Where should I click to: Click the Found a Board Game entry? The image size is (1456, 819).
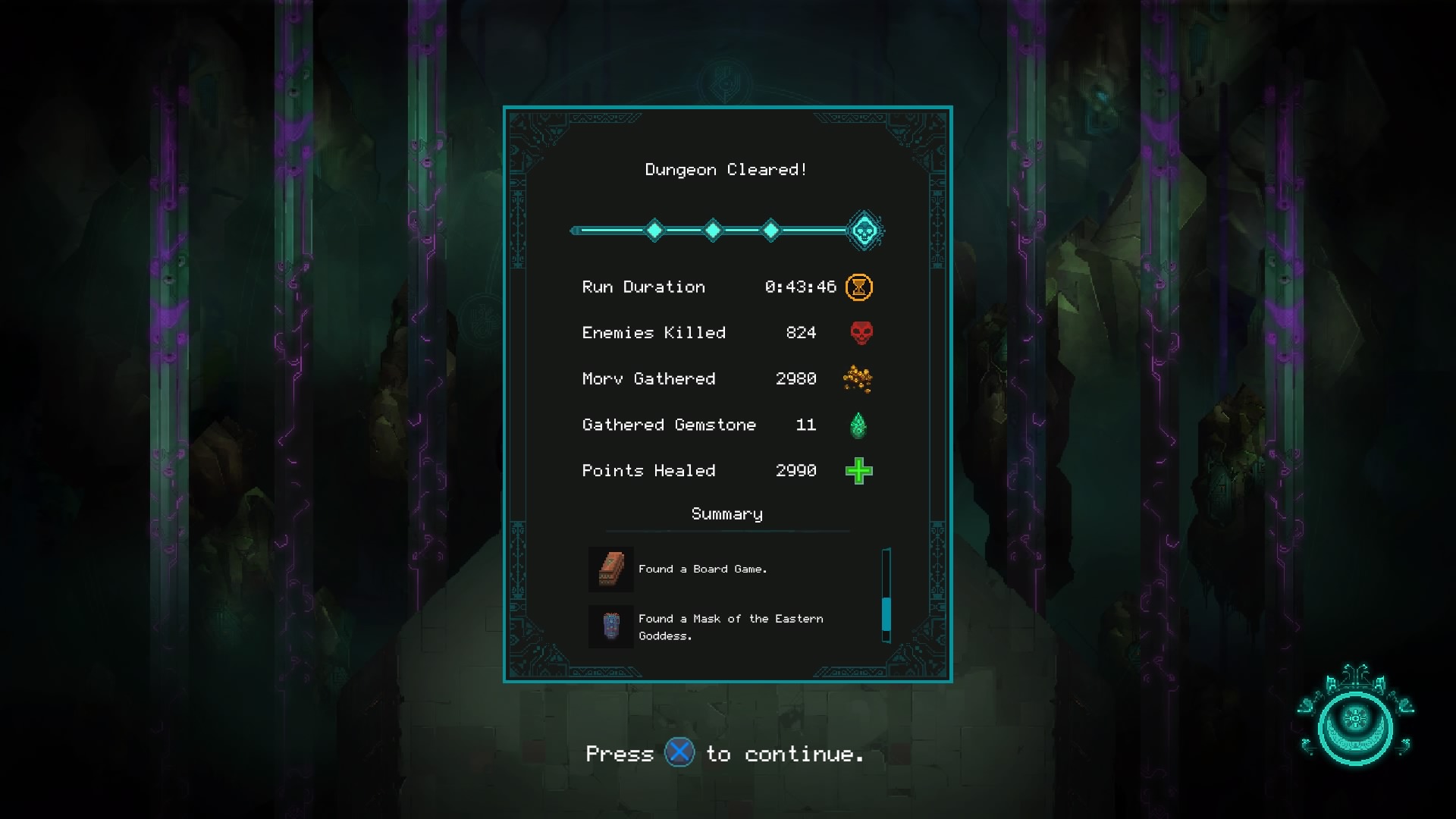[x=704, y=569]
